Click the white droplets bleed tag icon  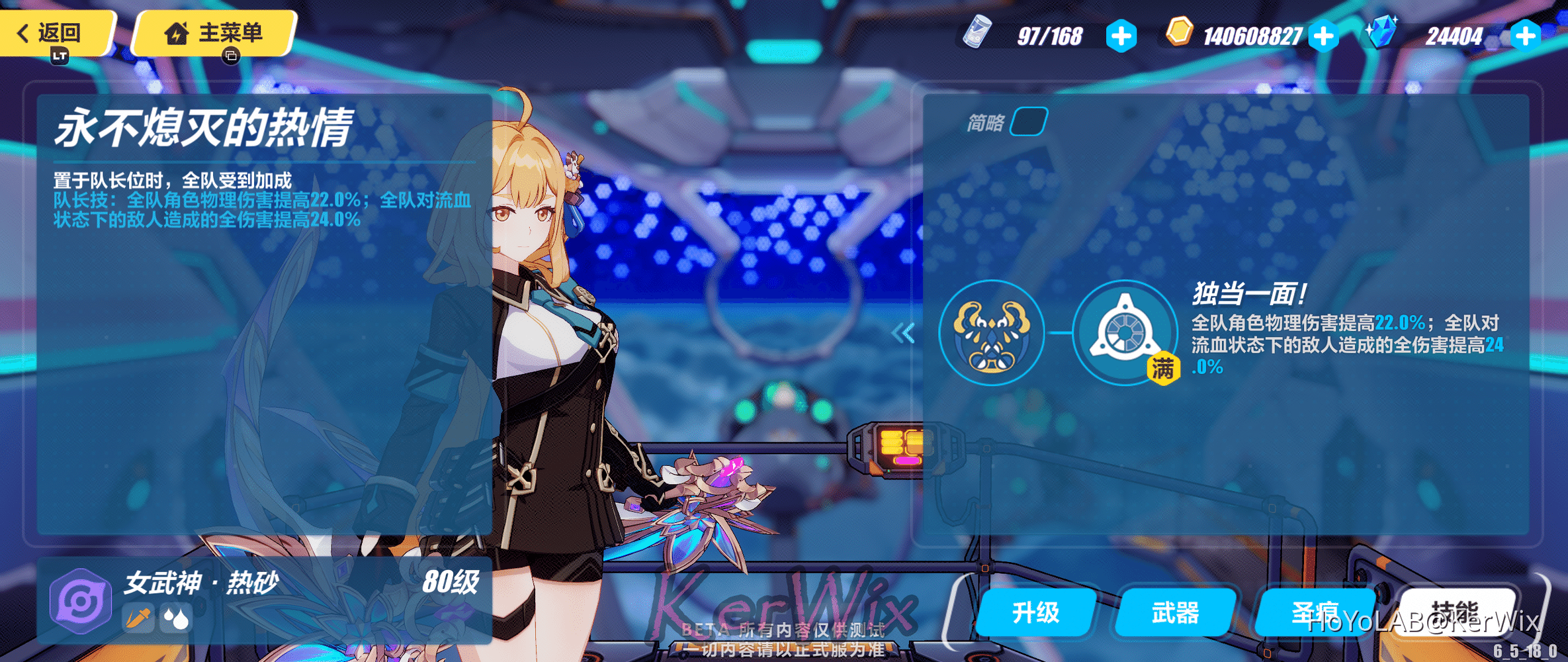point(176,618)
